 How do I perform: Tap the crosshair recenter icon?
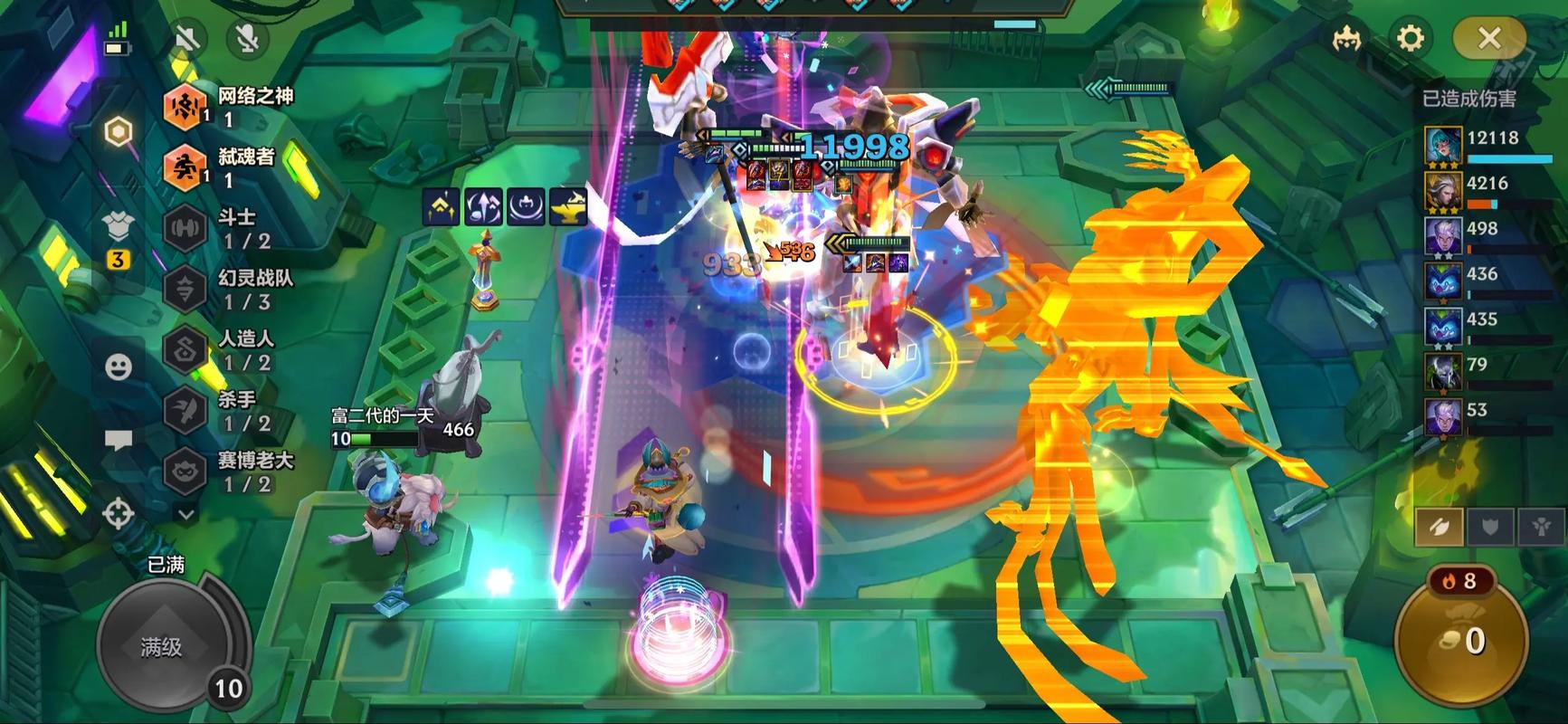coord(119,513)
